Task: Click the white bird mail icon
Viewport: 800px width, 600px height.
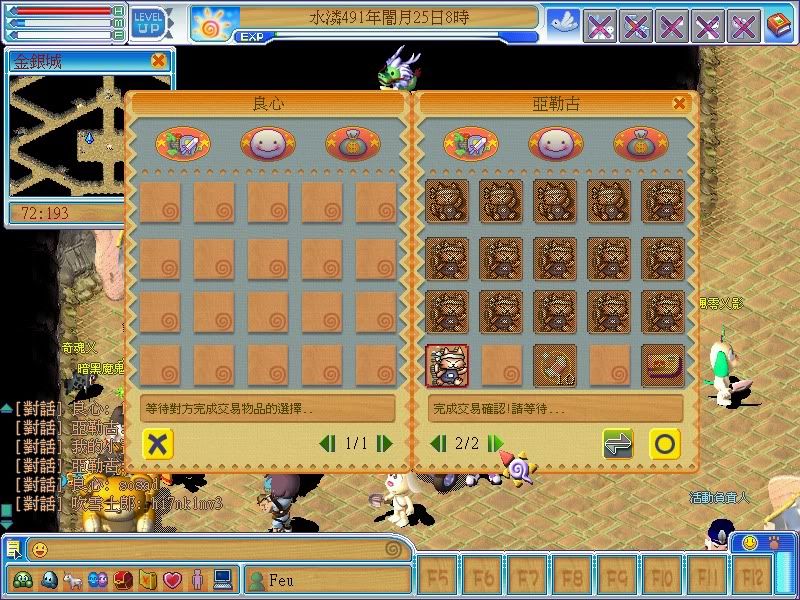Action: pyautogui.click(x=562, y=23)
